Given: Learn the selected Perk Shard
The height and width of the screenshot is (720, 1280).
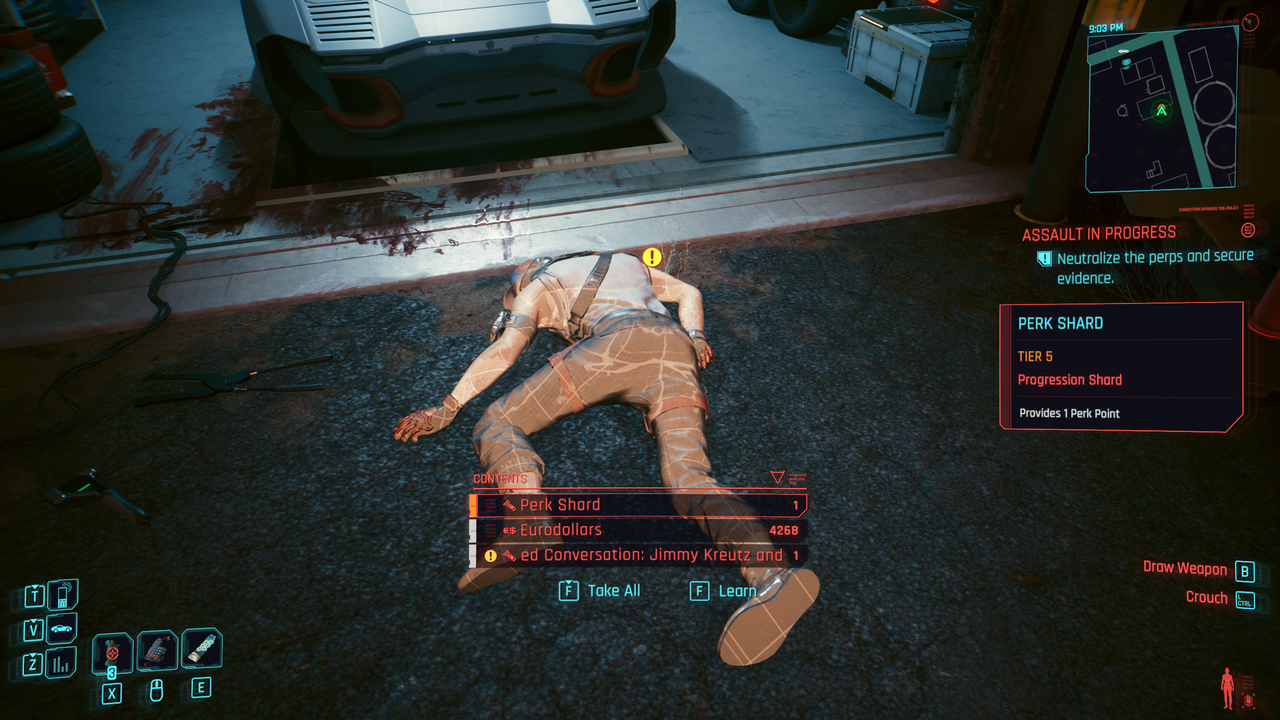Looking at the screenshot, I should pos(725,591).
